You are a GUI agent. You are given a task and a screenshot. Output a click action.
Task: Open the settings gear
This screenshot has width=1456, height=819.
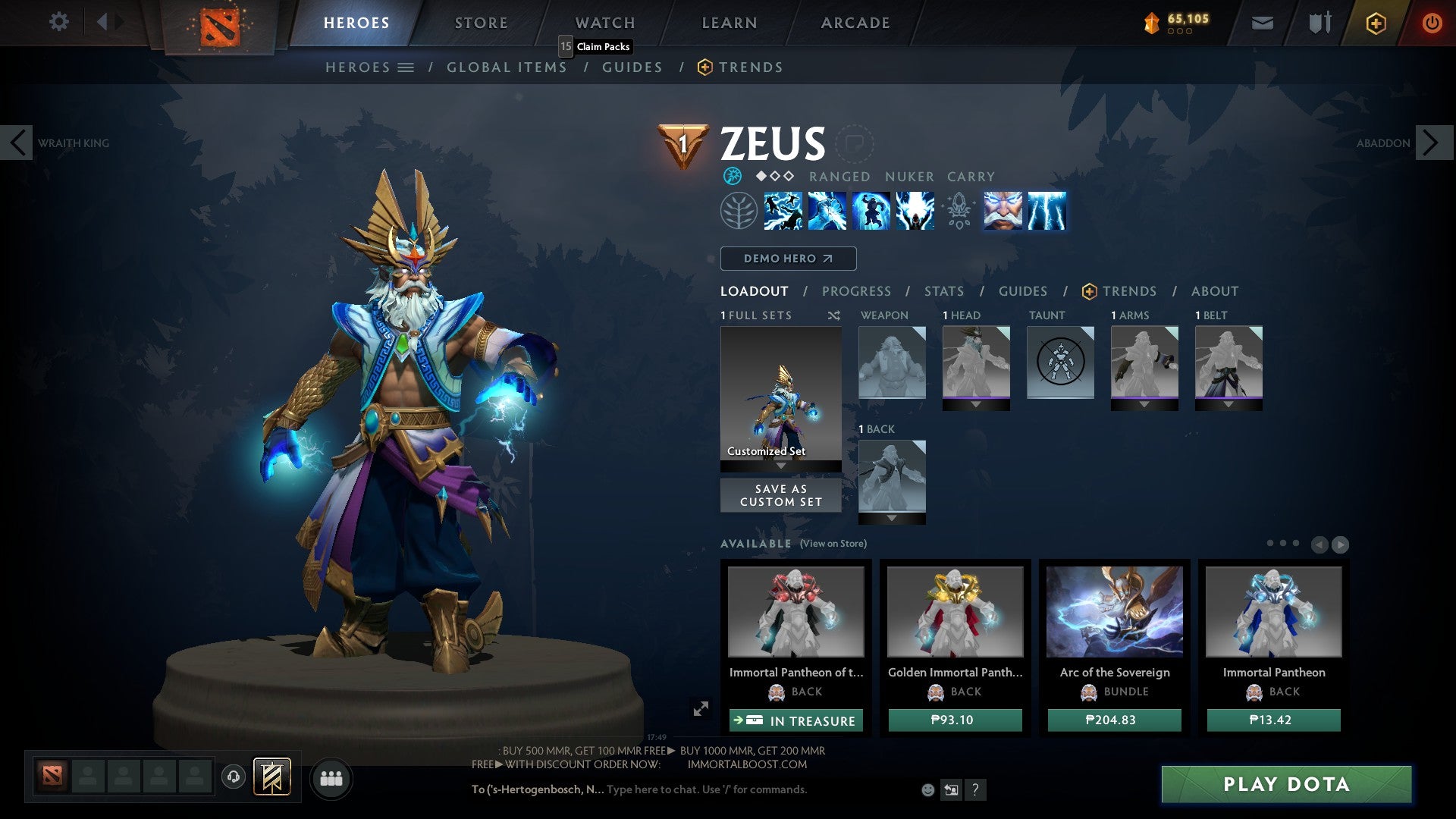coord(58,22)
